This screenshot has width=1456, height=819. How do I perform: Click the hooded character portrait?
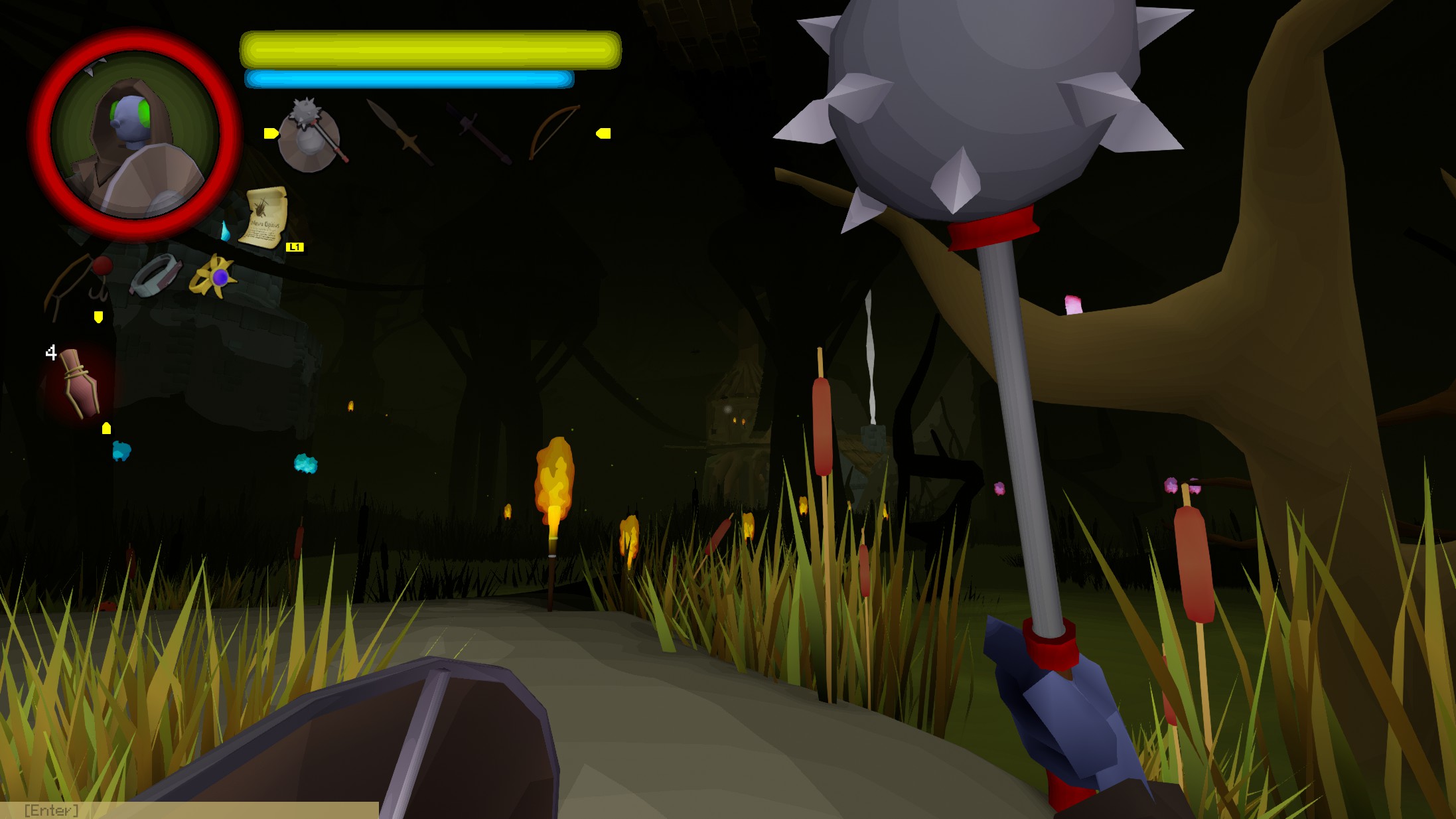135,135
